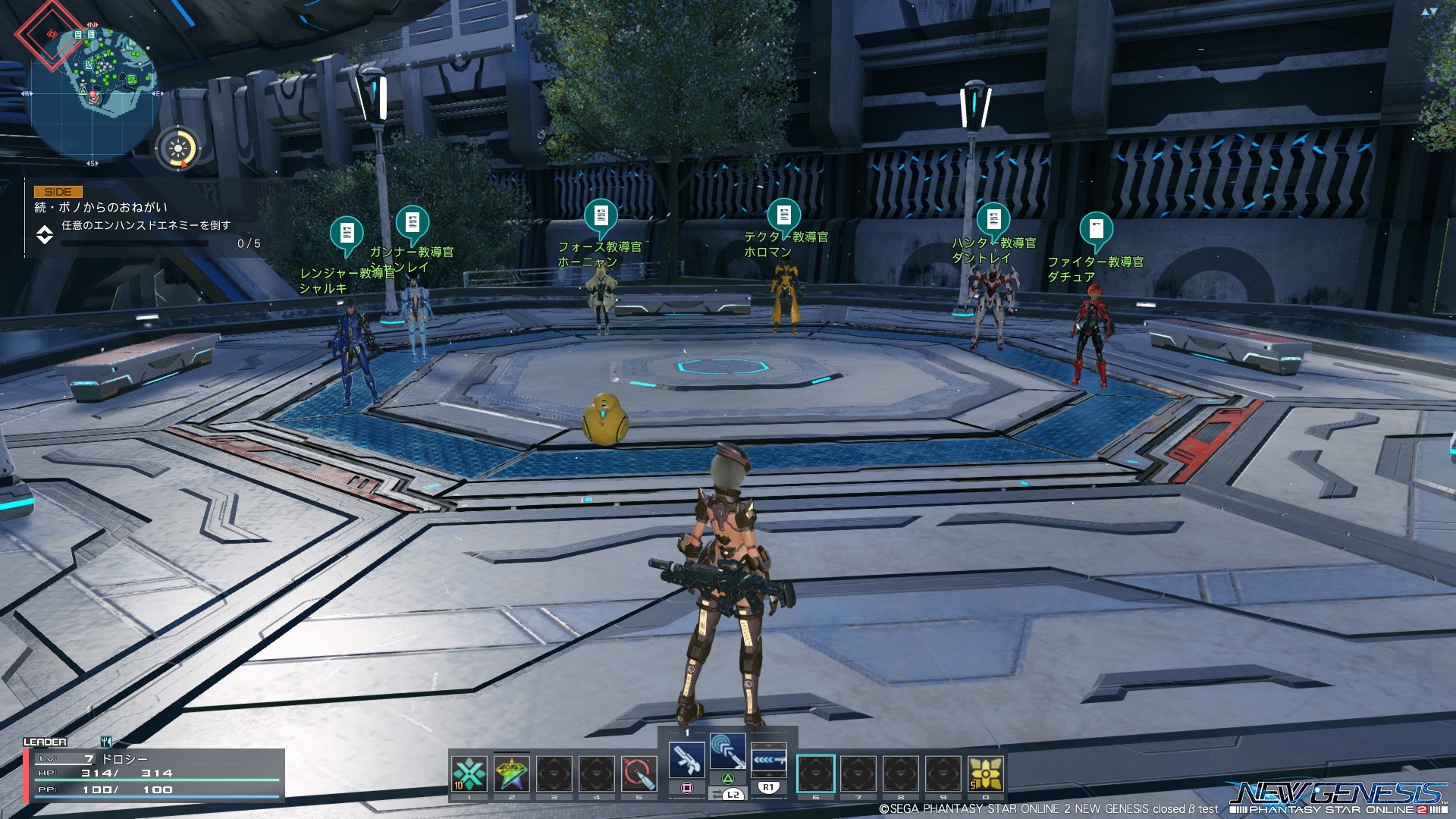Image resolution: width=1456 pixels, height=819 pixels.
Task: Click the rifle normal attack icon
Action: click(x=687, y=758)
